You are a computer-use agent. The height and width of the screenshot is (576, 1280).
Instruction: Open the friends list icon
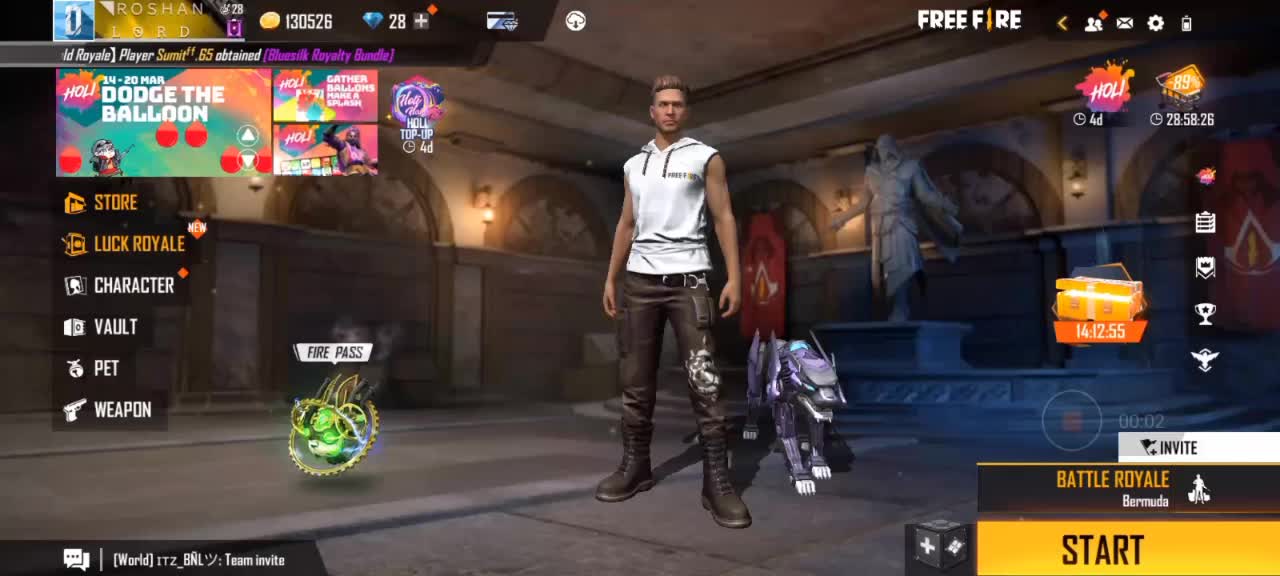coord(1094,23)
